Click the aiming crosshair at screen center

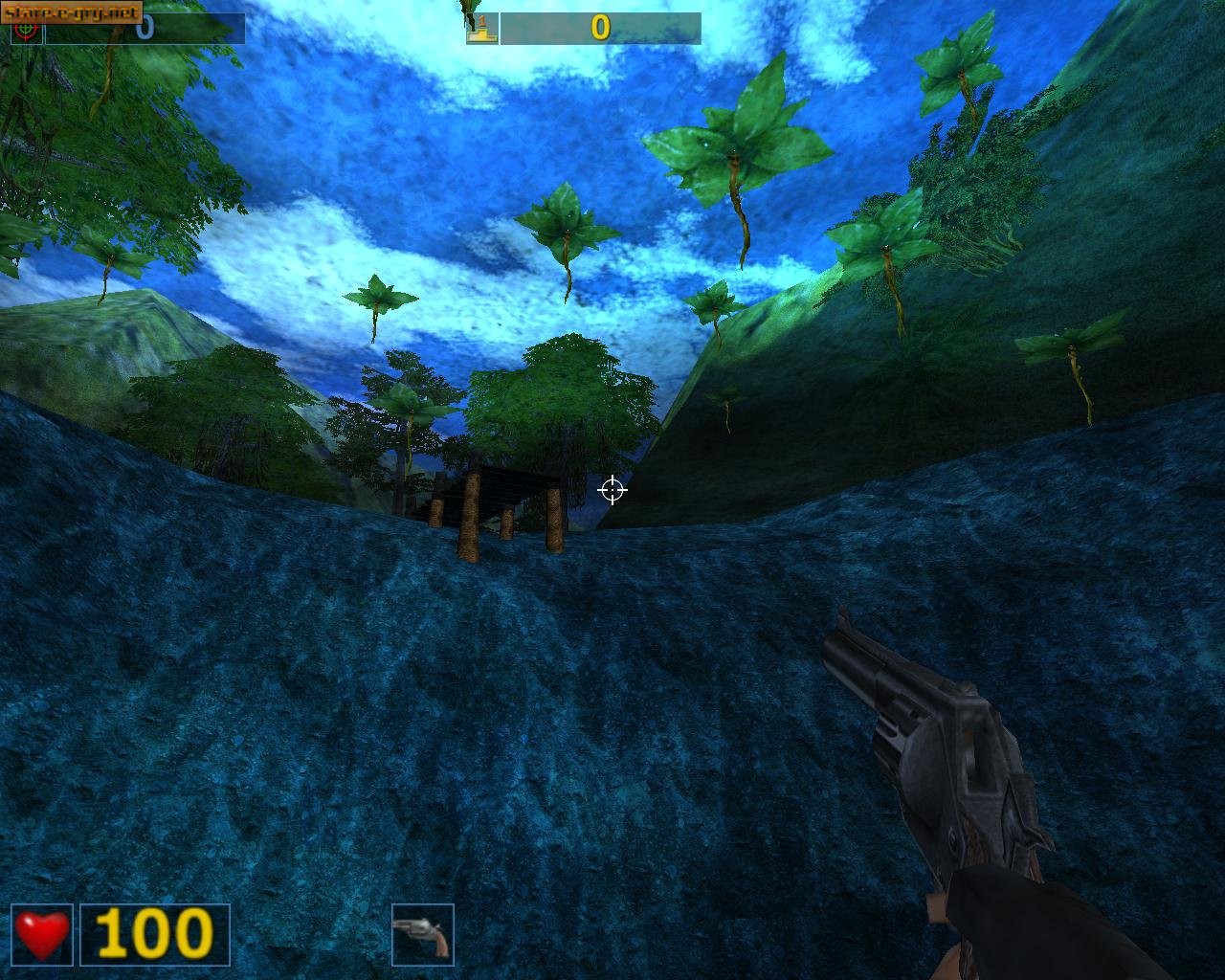[x=612, y=491]
